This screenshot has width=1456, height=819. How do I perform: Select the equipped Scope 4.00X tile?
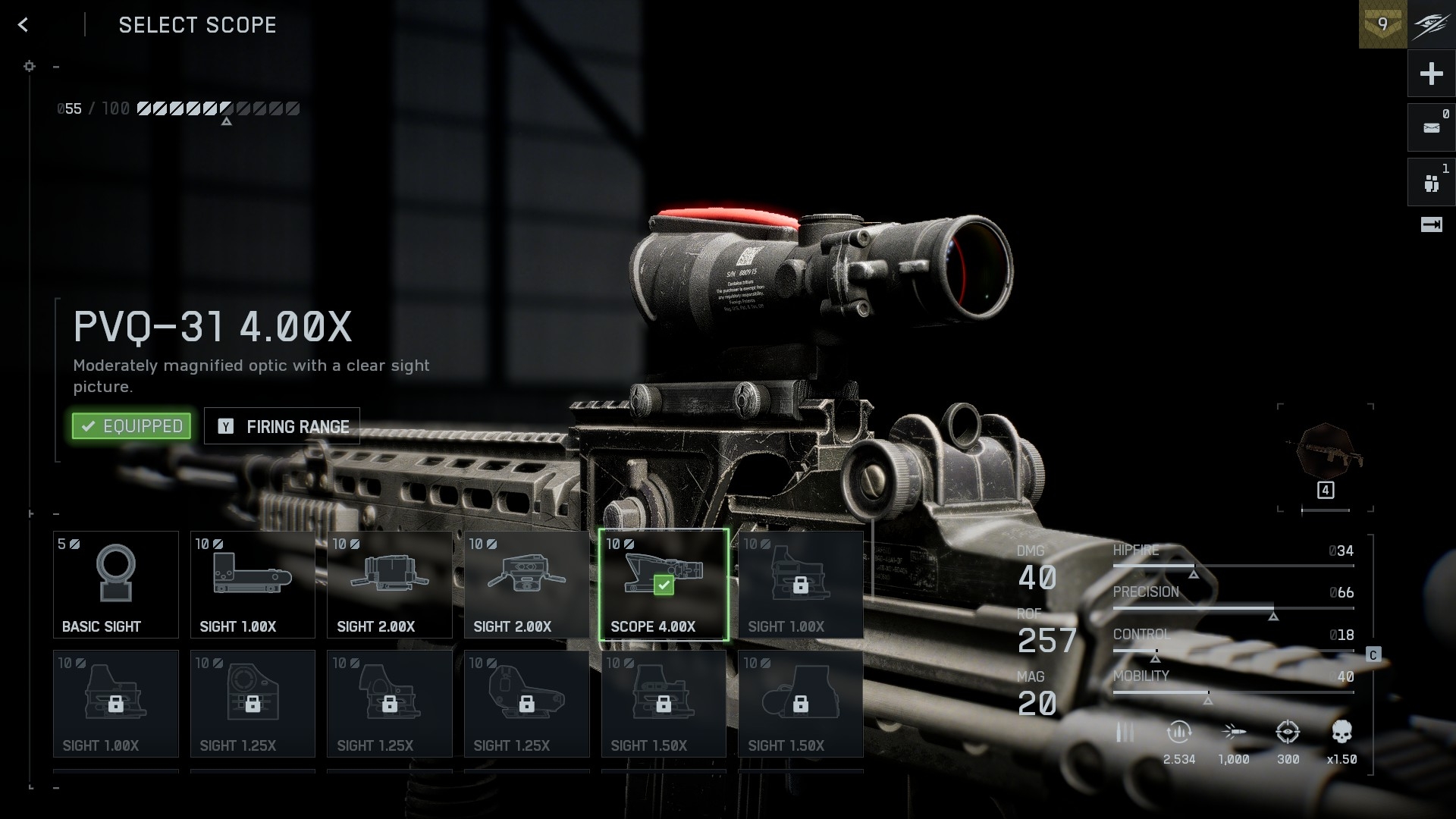coord(664,584)
